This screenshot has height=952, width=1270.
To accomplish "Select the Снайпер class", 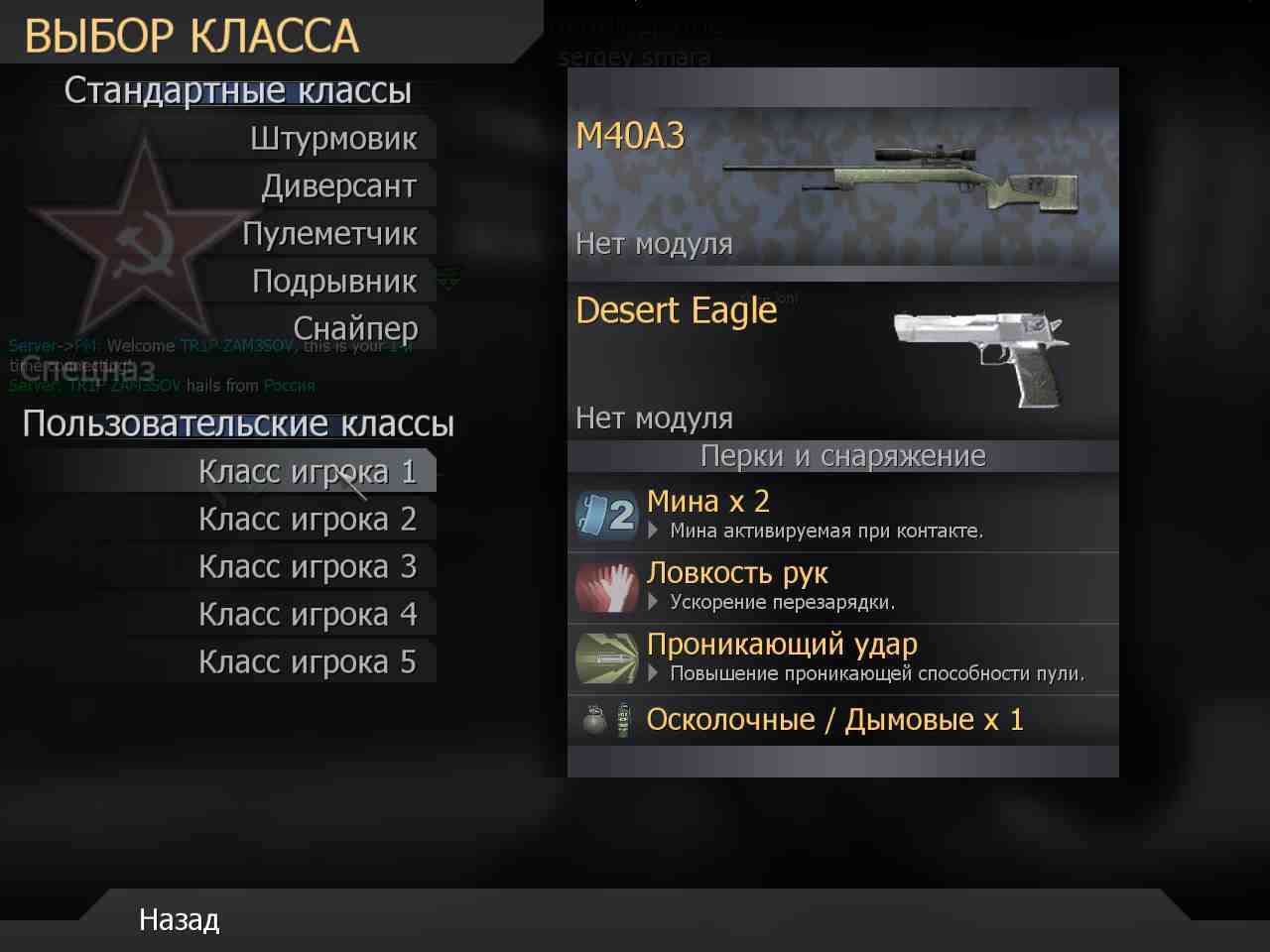I will click(358, 328).
